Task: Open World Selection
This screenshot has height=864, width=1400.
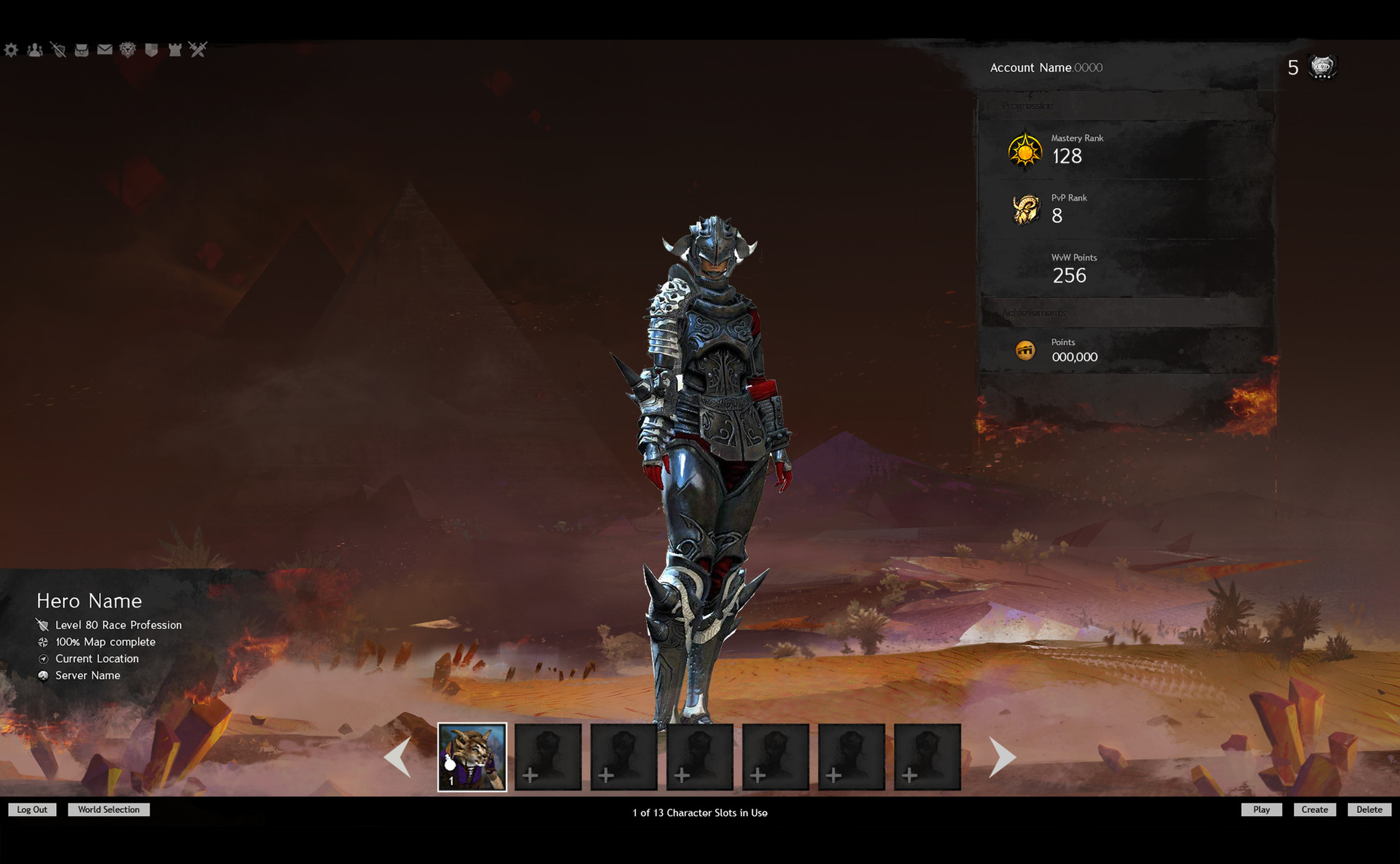Action: [x=109, y=809]
